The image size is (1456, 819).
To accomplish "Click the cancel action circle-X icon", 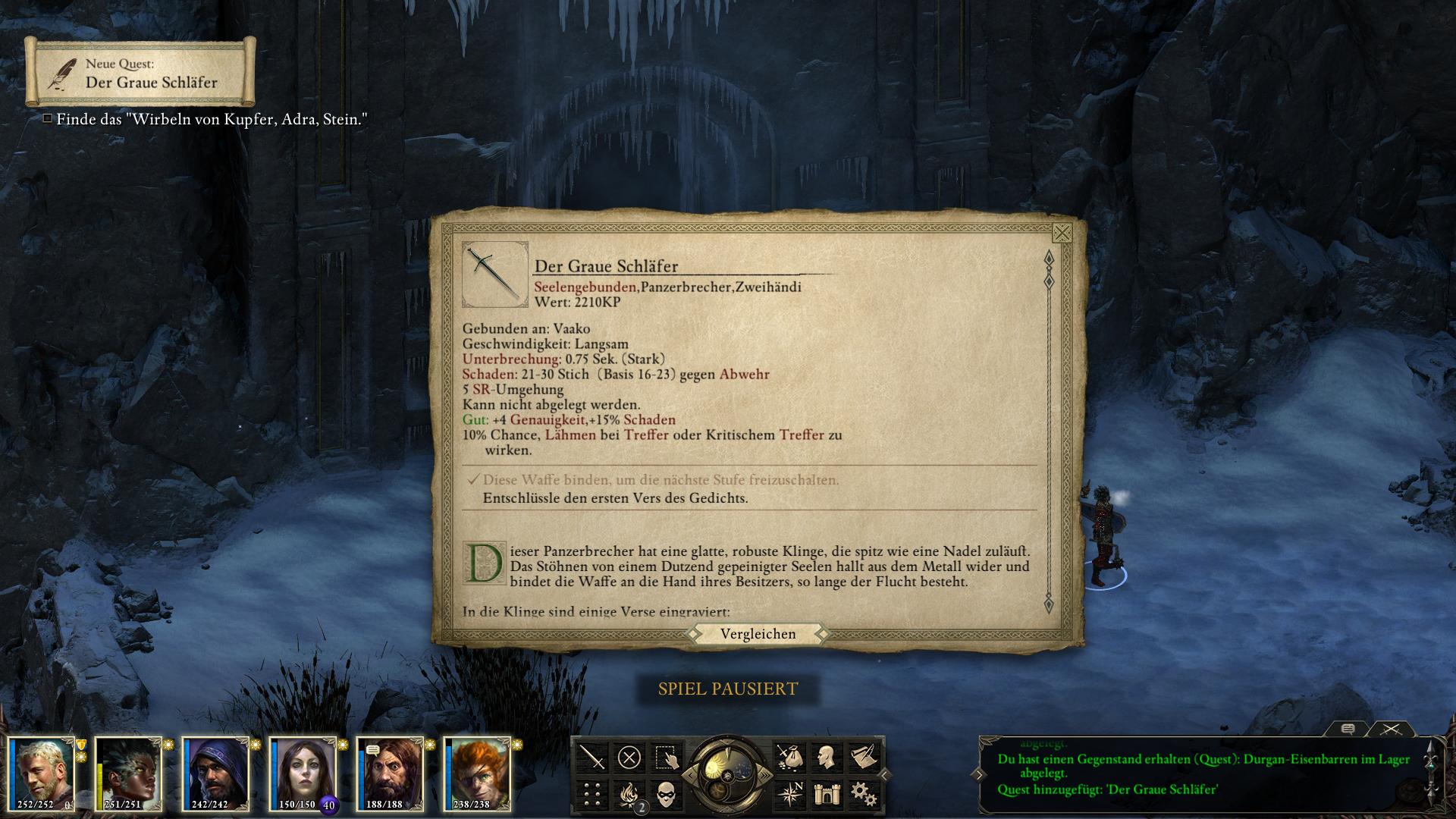I will [x=629, y=757].
